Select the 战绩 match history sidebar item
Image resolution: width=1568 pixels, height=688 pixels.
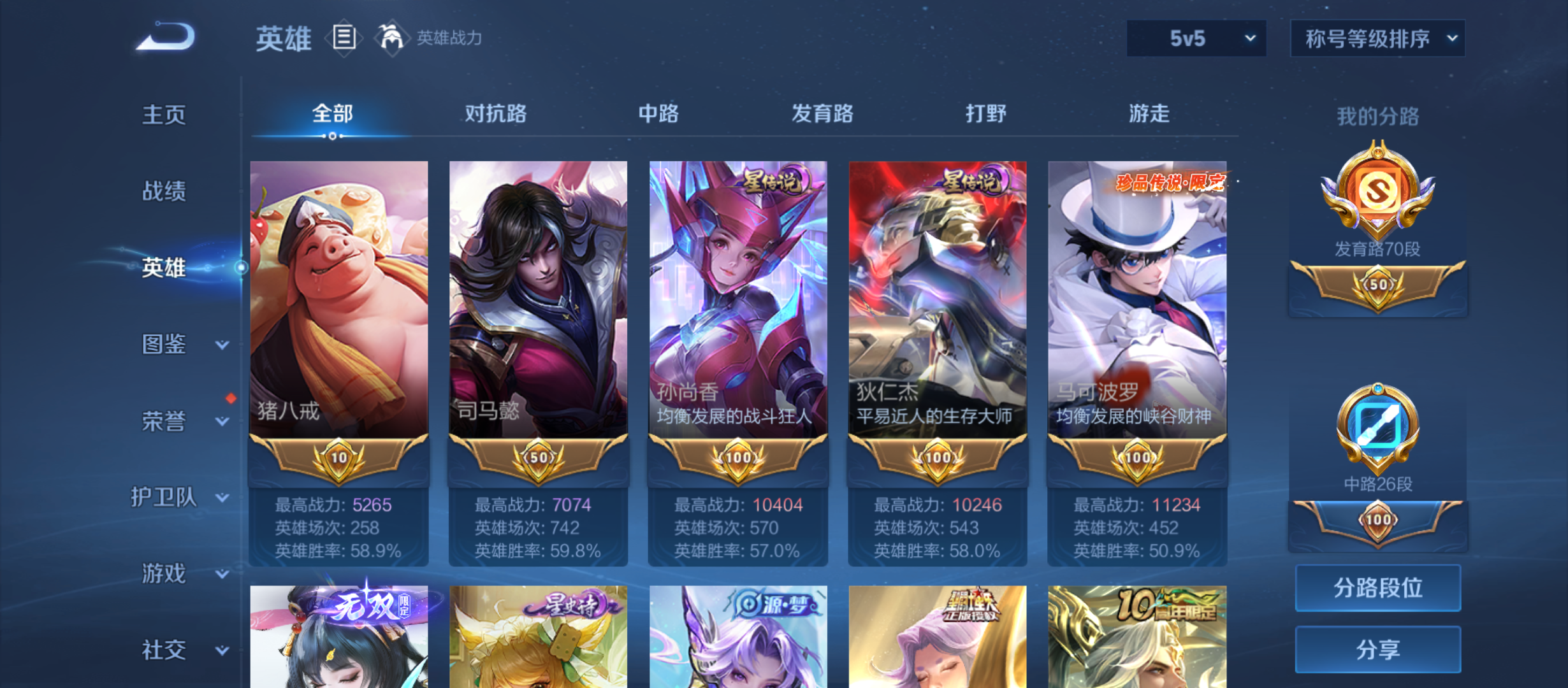point(164,192)
